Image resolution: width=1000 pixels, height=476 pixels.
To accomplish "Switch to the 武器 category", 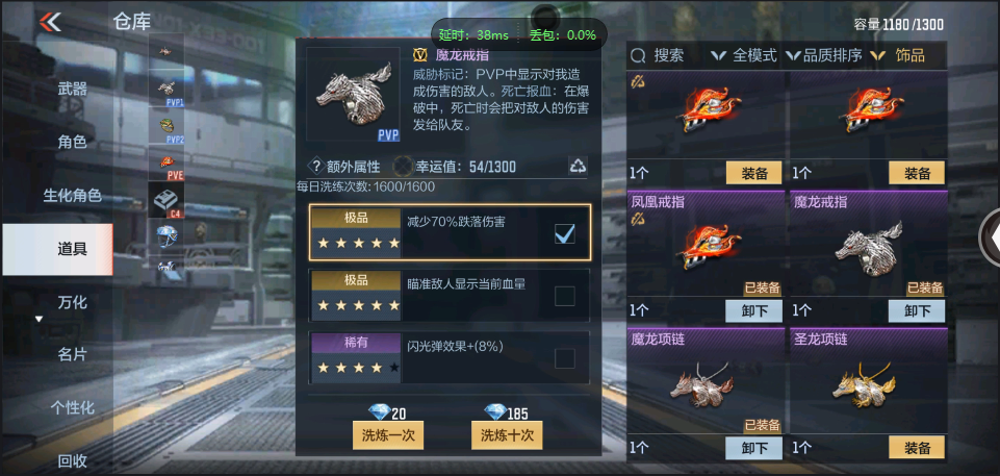I will 72,89.
